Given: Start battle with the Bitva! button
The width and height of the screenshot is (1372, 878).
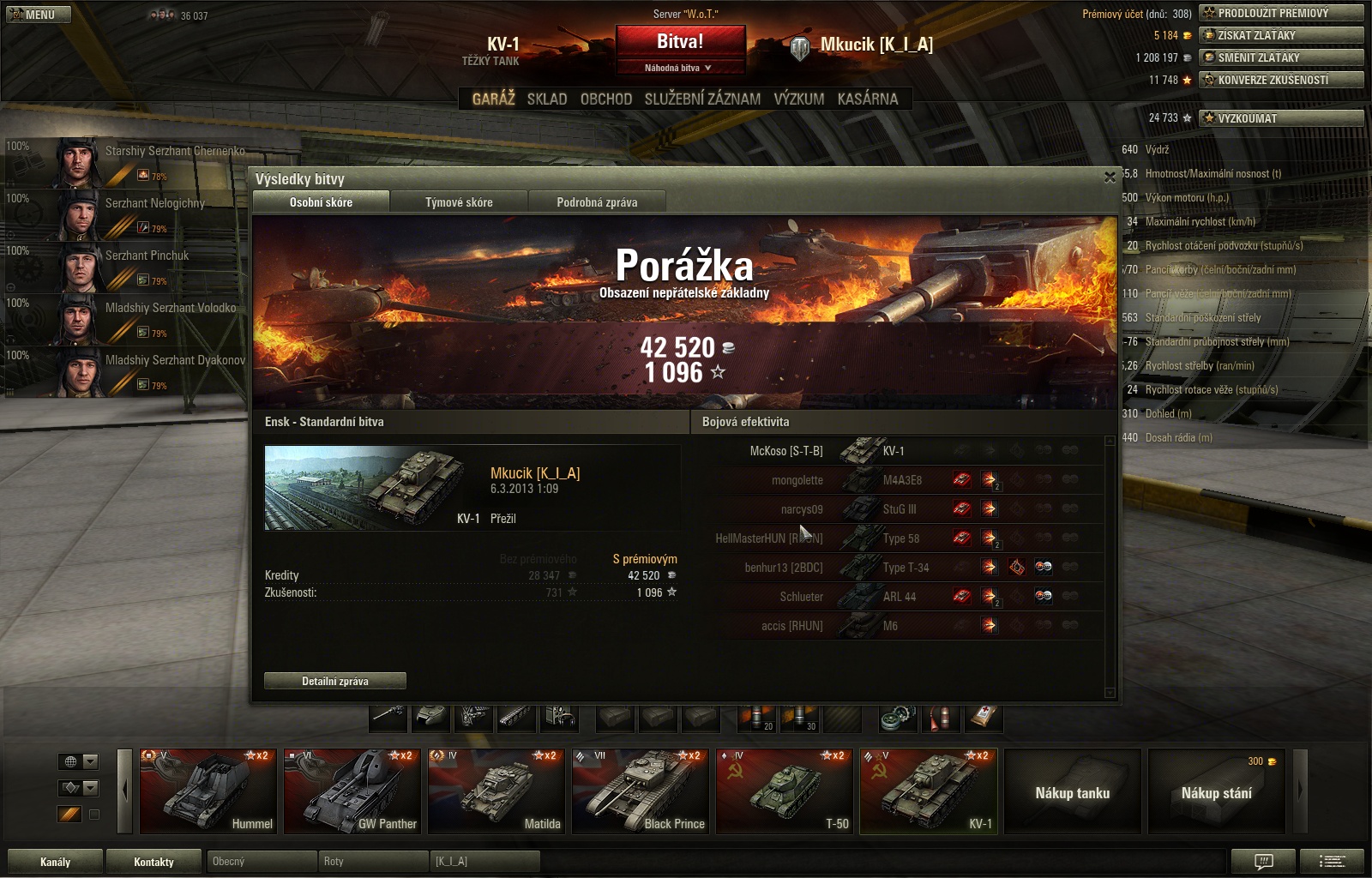Looking at the screenshot, I should click(680, 42).
